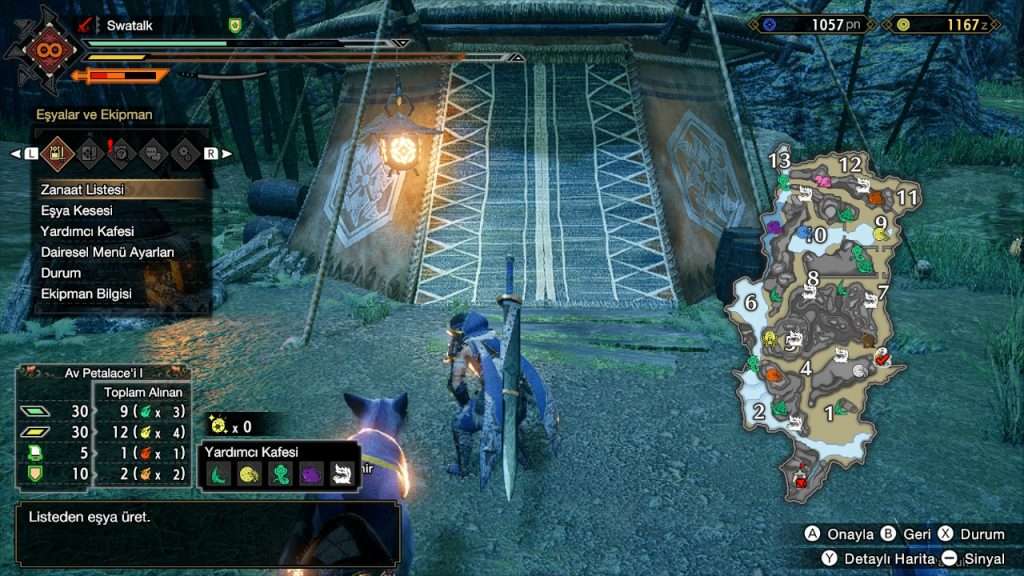Select the highlighted crafting items tab icon
The width and height of the screenshot is (1024, 576).
coord(58,153)
